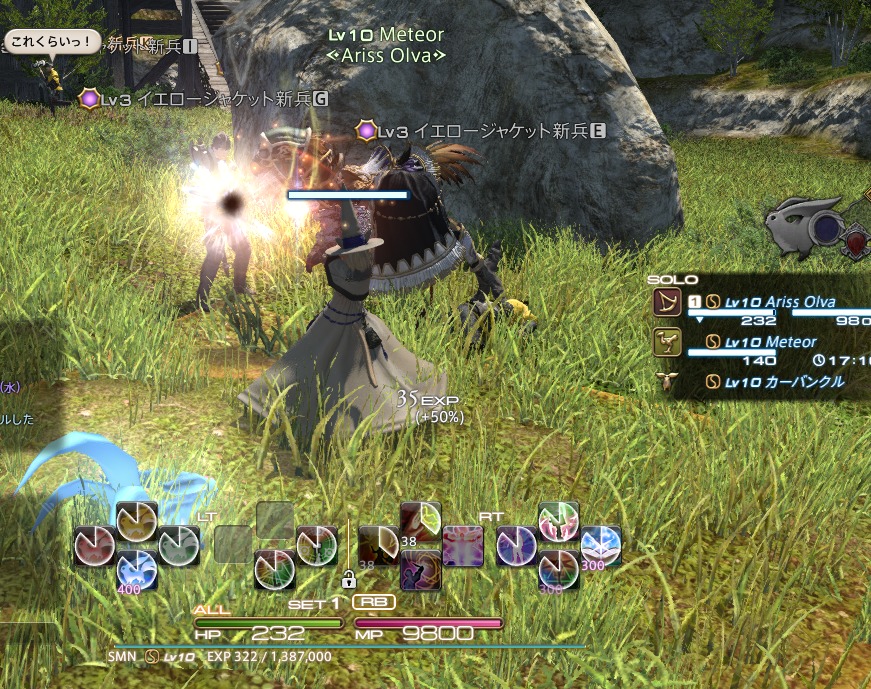871x689 pixels.
Task: Activate the blue skill costing 400 MP
Action: [136, 570]
